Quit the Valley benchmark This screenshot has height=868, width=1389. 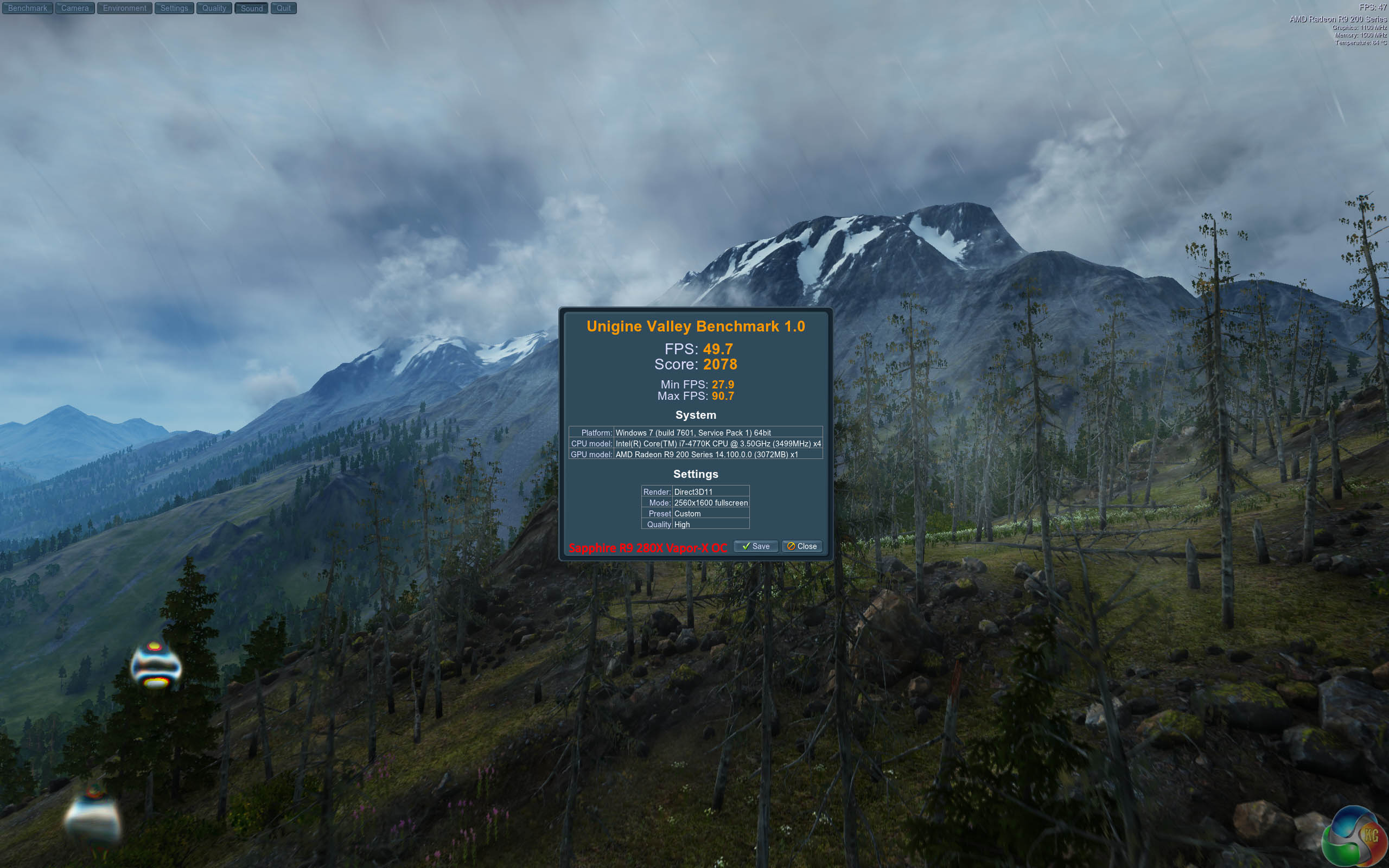284,8
